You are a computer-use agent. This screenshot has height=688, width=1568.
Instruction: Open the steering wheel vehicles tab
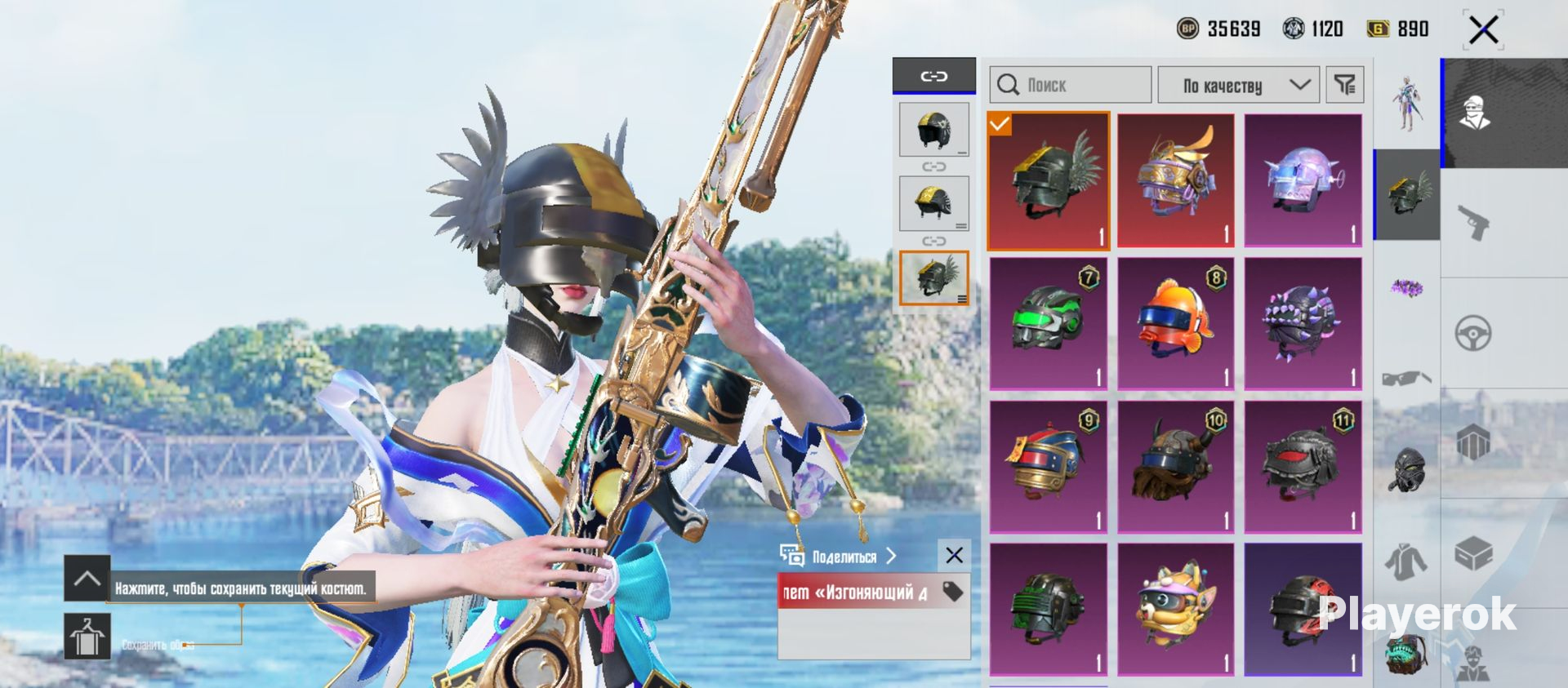(x=1474, y=333)
